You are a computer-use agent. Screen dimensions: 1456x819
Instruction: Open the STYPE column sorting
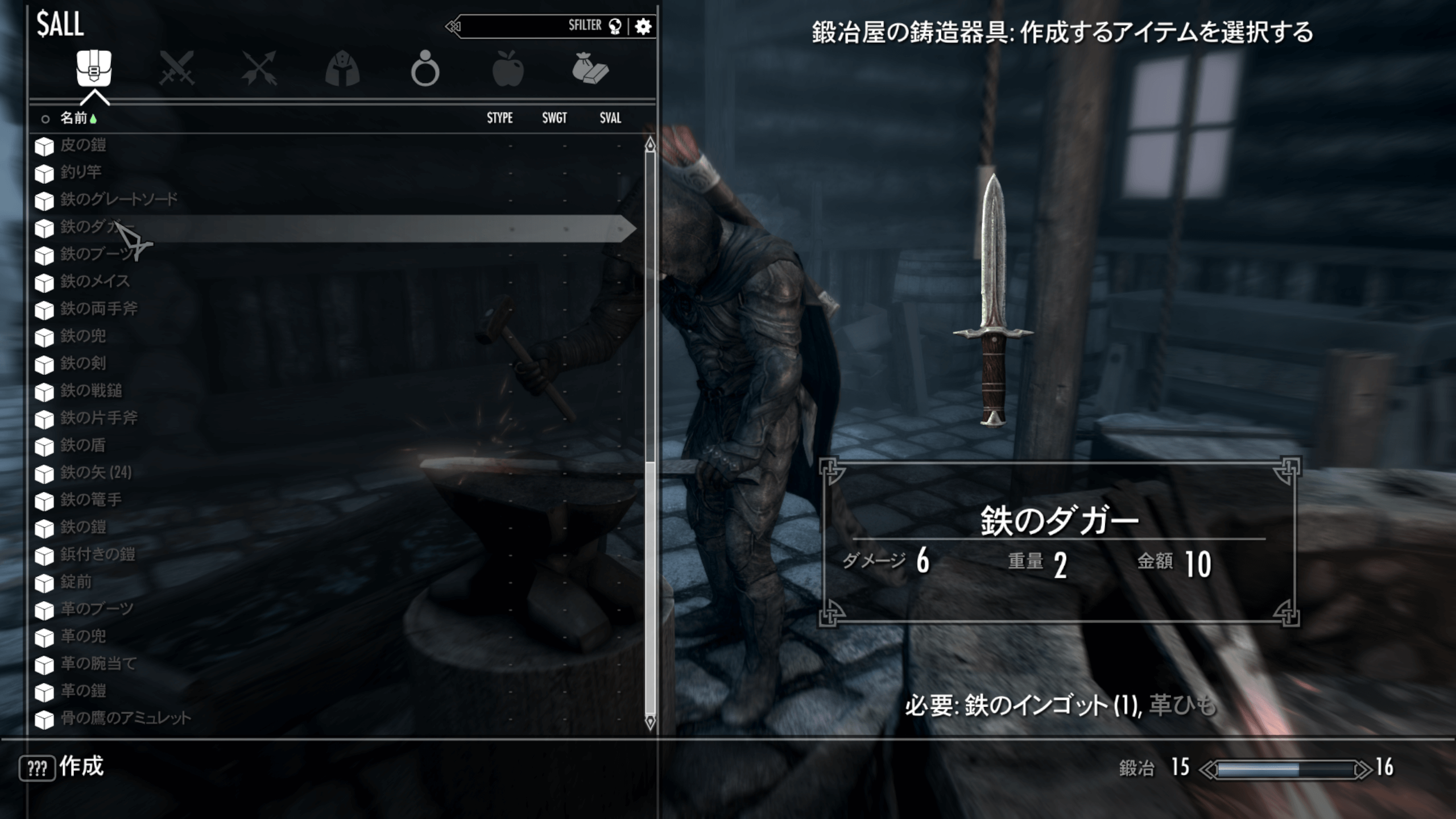[499, 118]
